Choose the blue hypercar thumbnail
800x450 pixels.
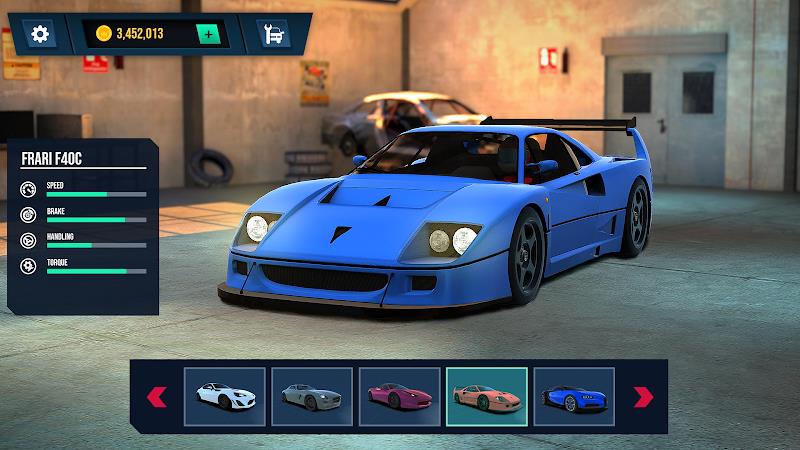click(x=573, y=397)
